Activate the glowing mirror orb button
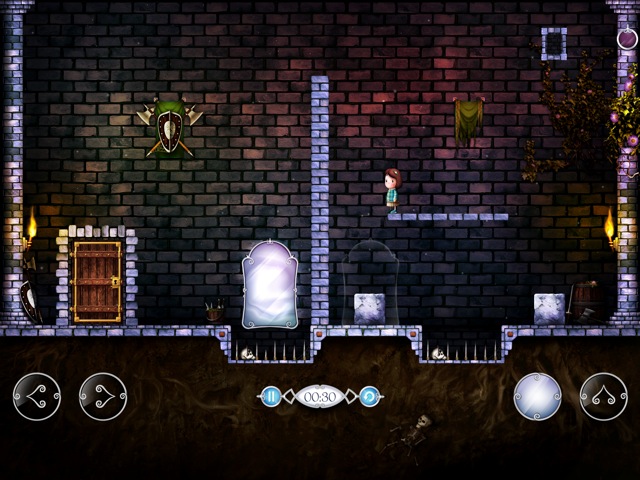 click(x=537, y=396)
